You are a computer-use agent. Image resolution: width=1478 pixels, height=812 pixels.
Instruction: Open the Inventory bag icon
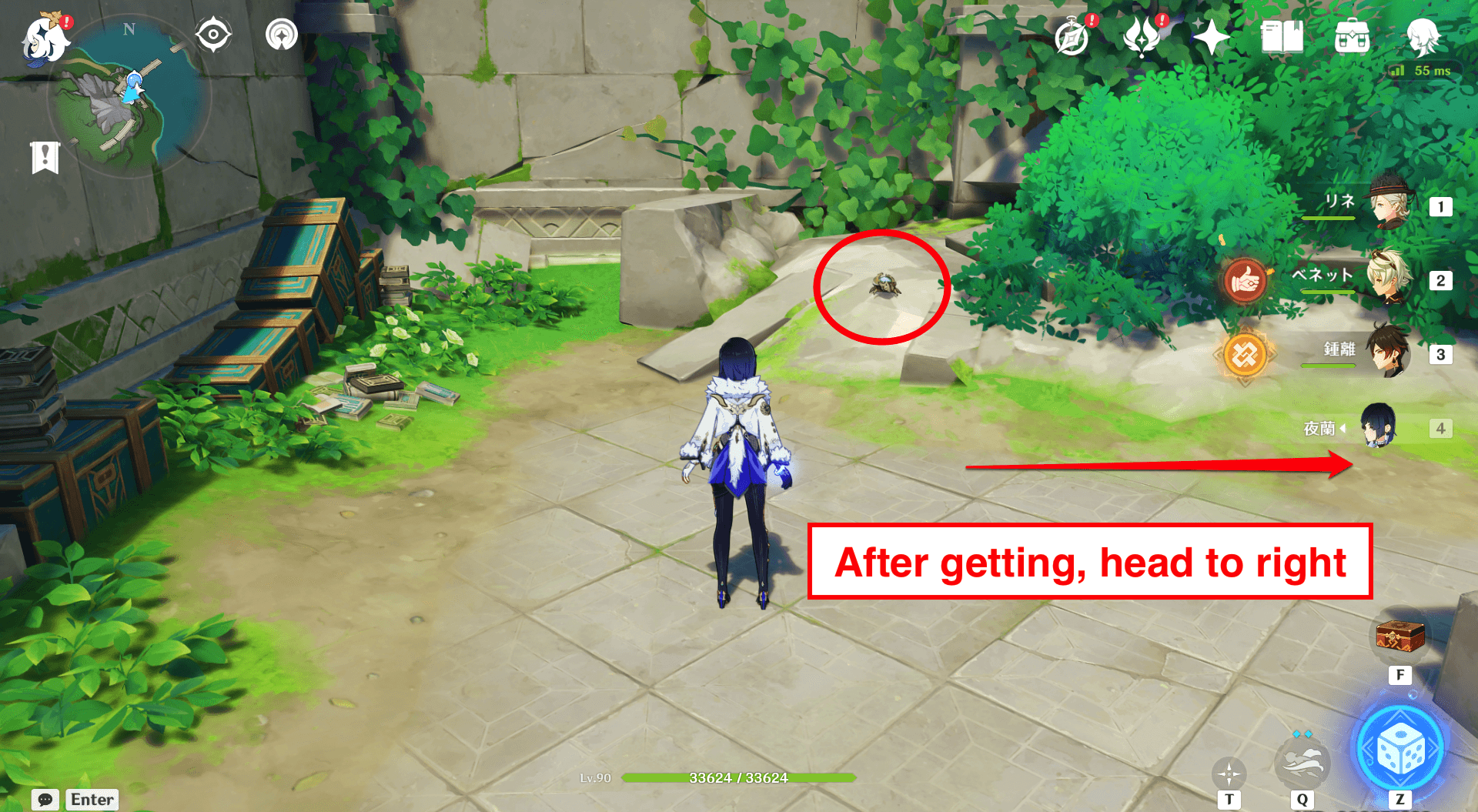tap(1351, 35)
